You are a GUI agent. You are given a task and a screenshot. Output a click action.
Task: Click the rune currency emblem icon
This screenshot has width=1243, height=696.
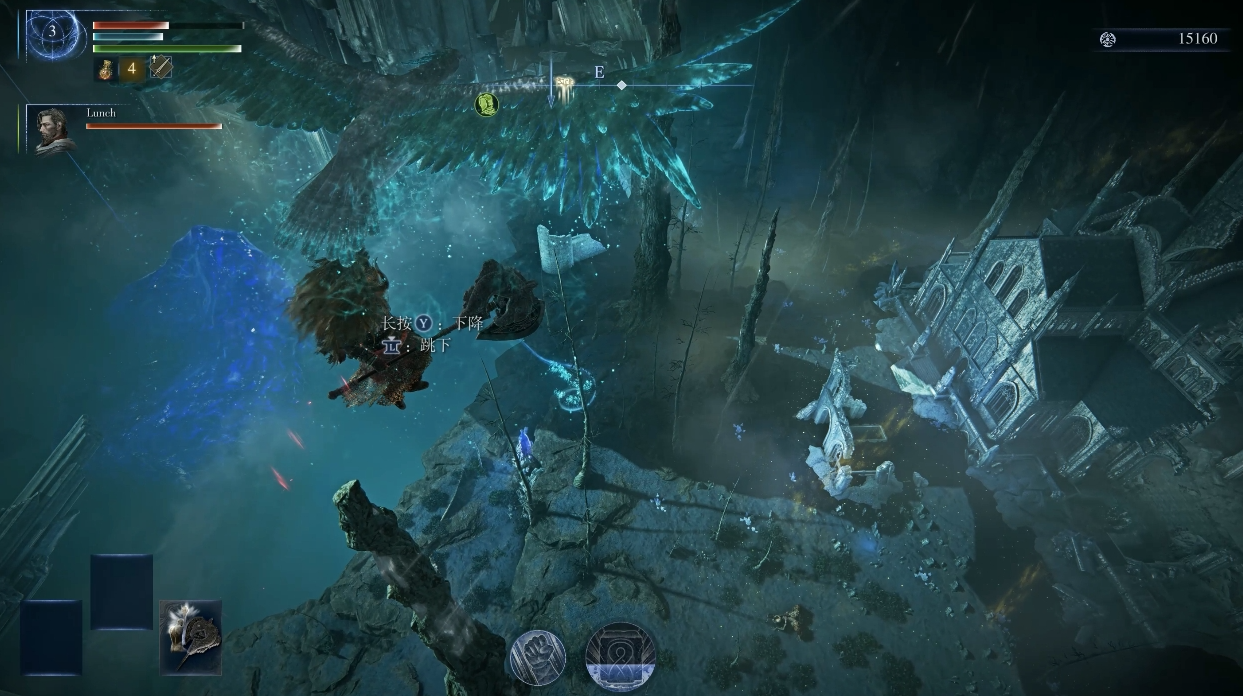click(x=1107, y=39)
